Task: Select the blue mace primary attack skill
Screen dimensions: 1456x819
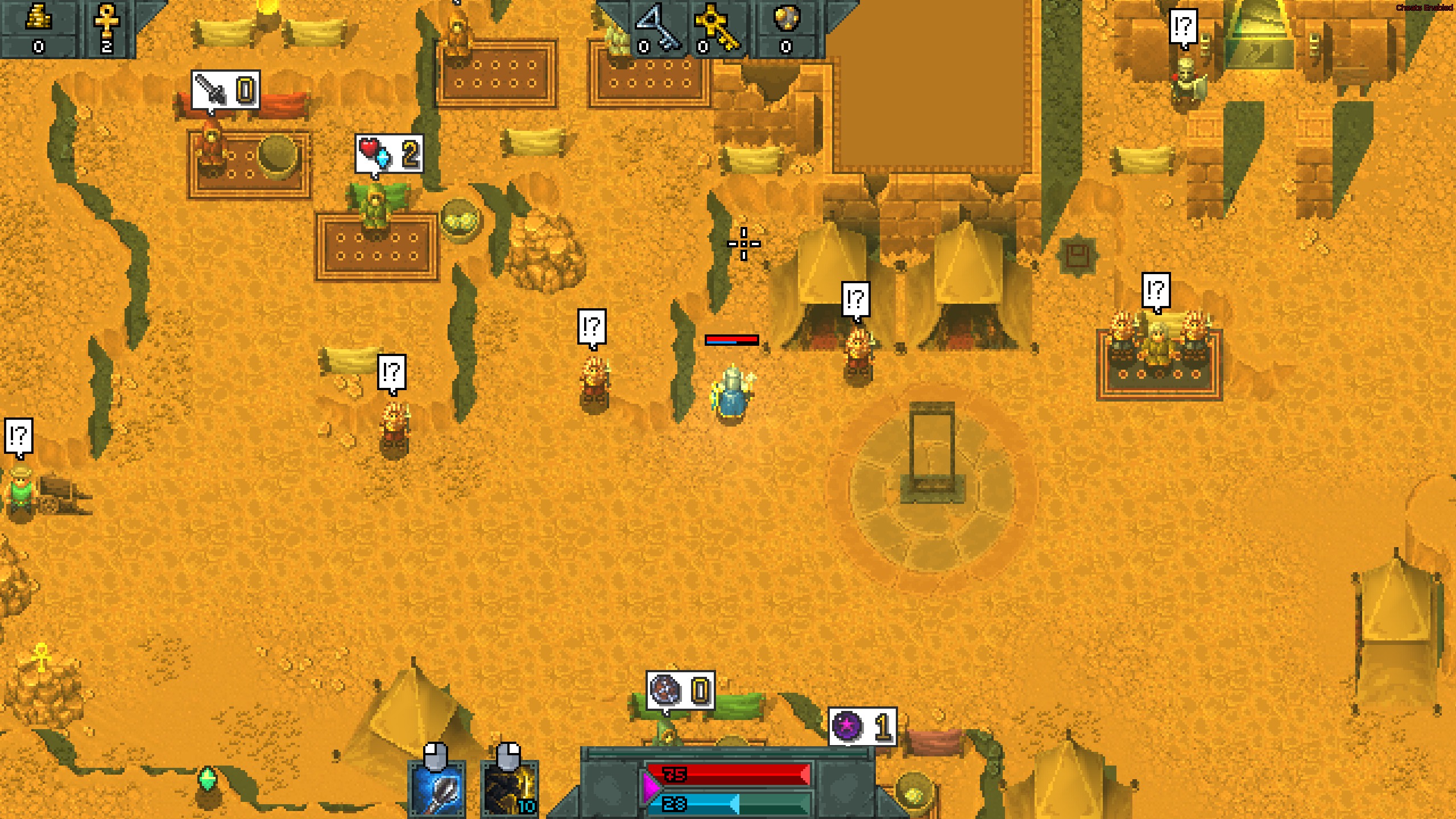Action: click(x=437, y=789)
